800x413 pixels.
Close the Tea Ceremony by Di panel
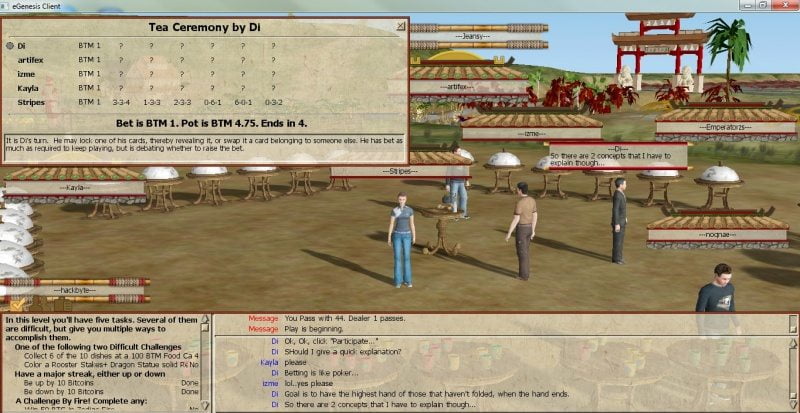401,27
